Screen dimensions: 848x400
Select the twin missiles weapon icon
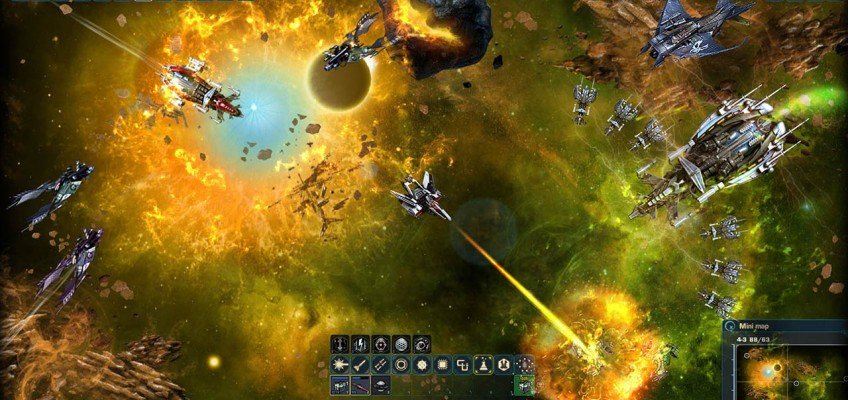click(x=381, y=365)
